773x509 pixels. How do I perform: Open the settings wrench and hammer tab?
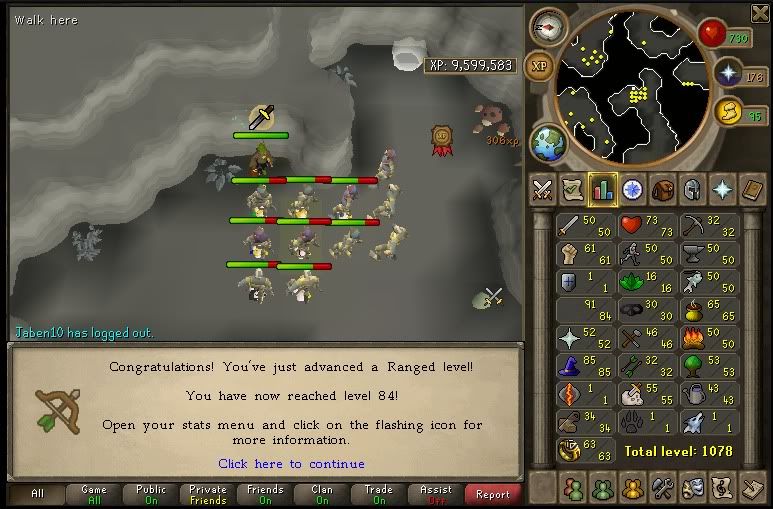coord(661,489)
